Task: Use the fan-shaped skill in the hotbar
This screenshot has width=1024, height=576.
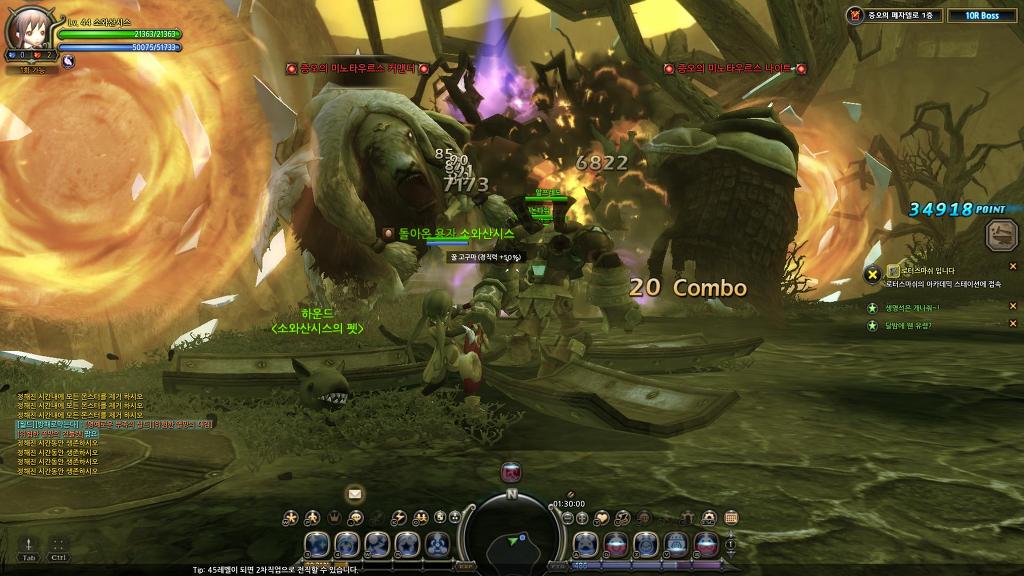Action: click(437, 545)
